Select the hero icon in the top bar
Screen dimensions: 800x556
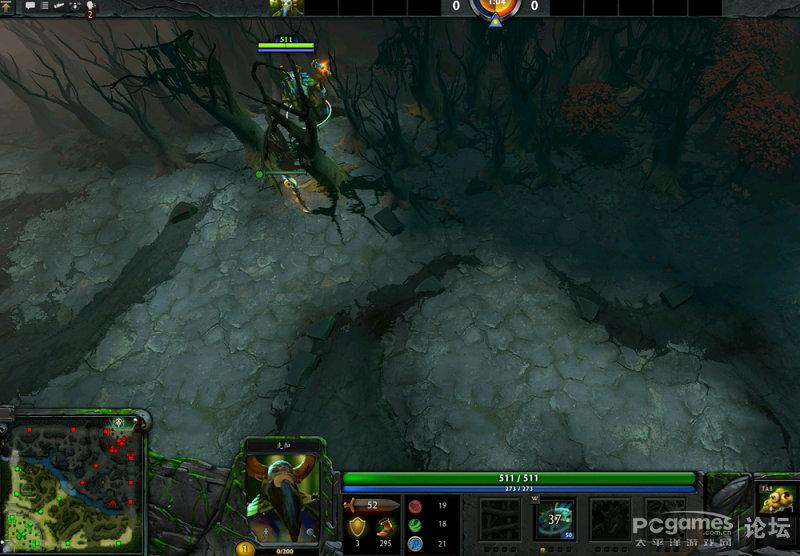(x=286, y=7)
